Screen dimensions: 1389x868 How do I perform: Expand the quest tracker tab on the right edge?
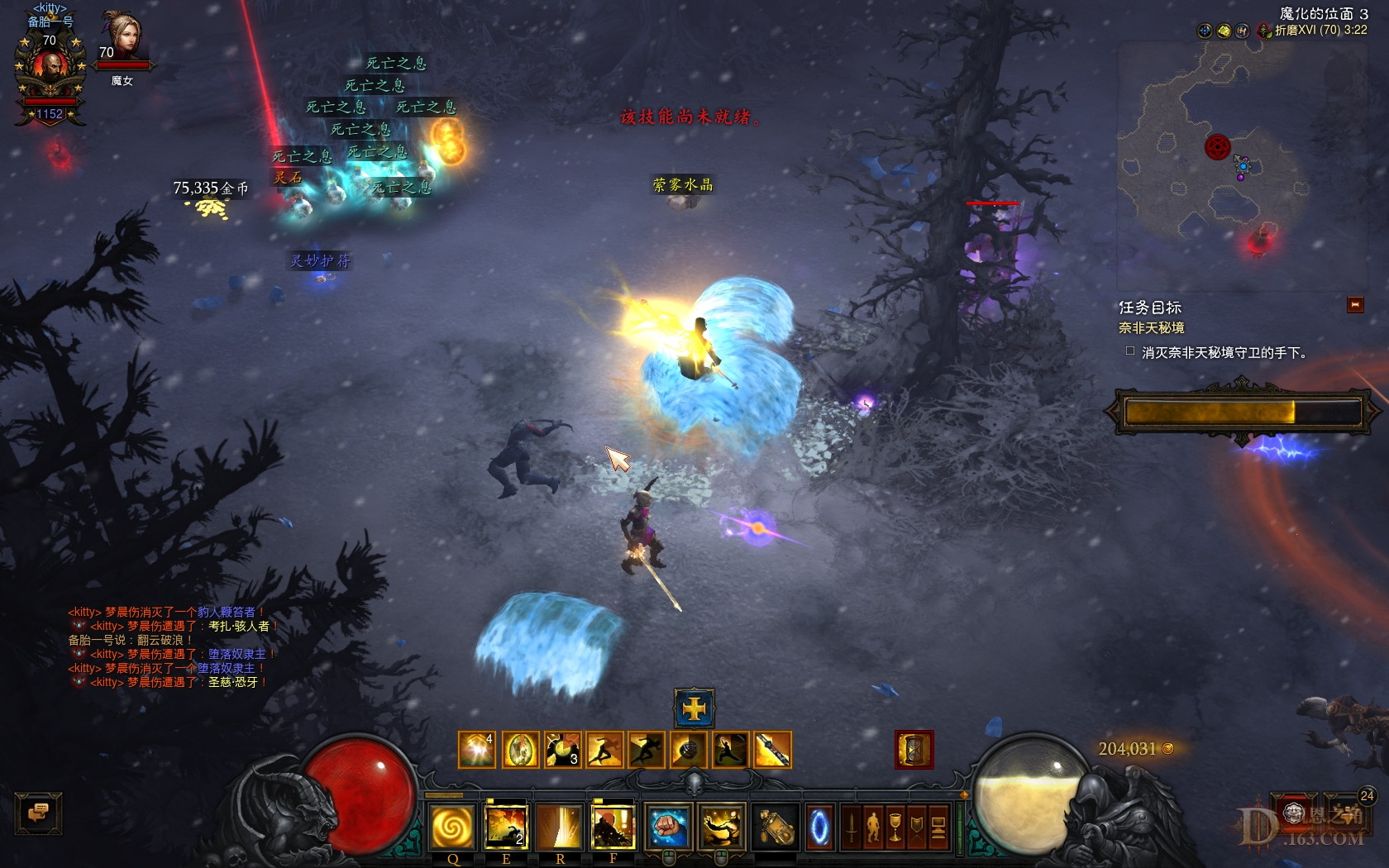click(x=1354, y=304)
